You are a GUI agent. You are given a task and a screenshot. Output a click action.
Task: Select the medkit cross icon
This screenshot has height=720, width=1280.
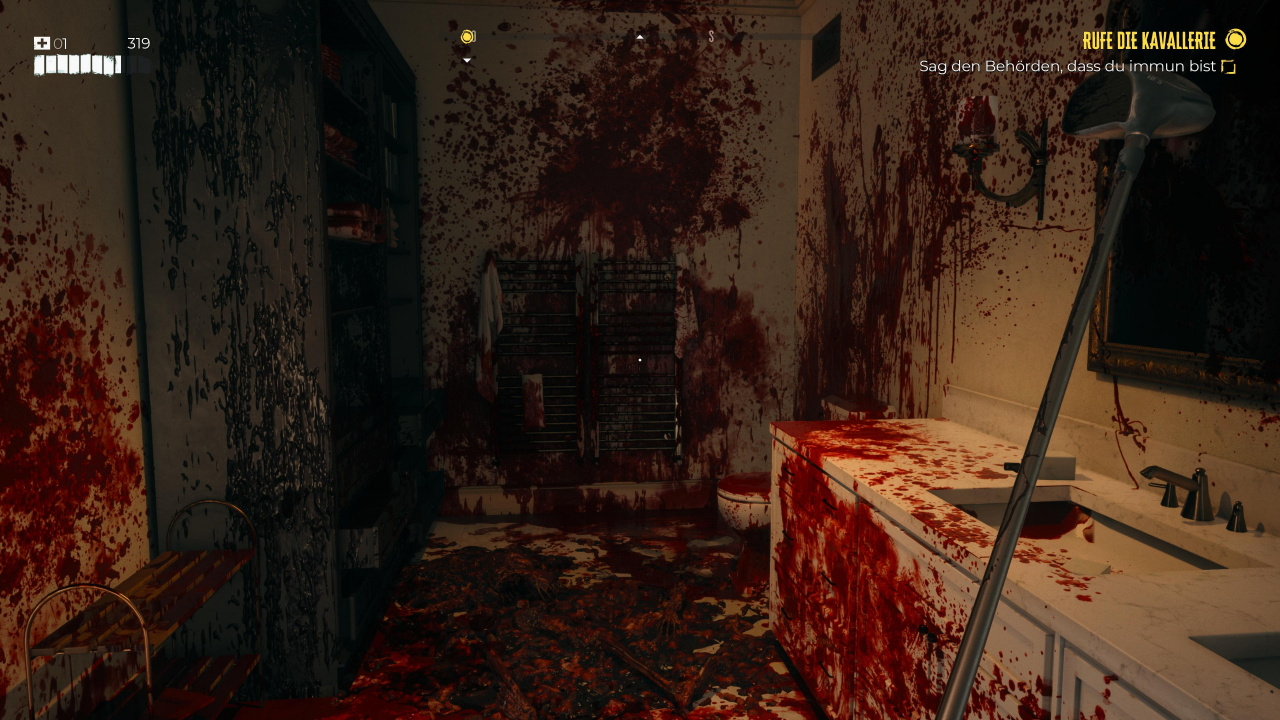tap(41, 43)
